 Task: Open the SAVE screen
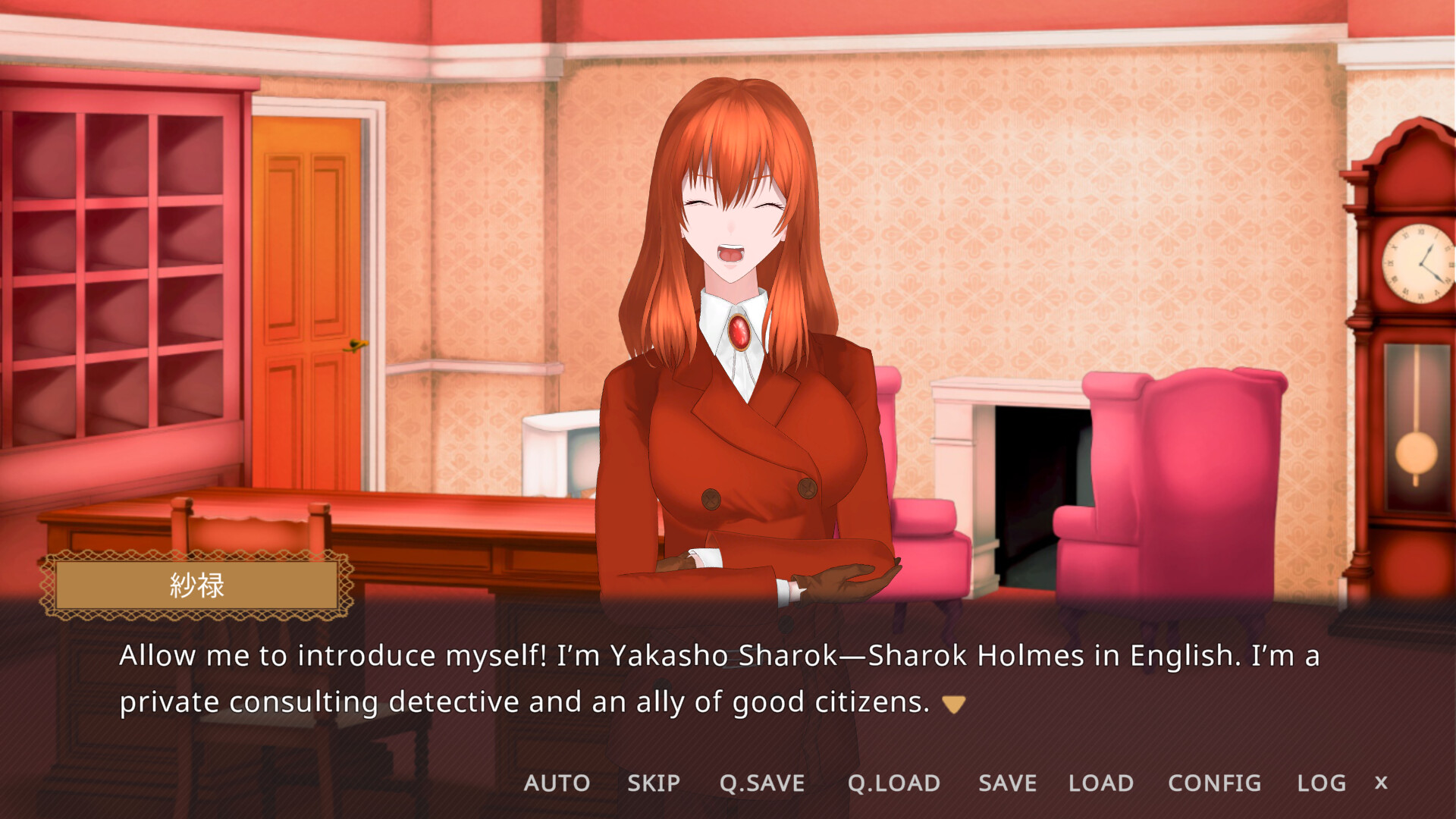pos(1007,783)
